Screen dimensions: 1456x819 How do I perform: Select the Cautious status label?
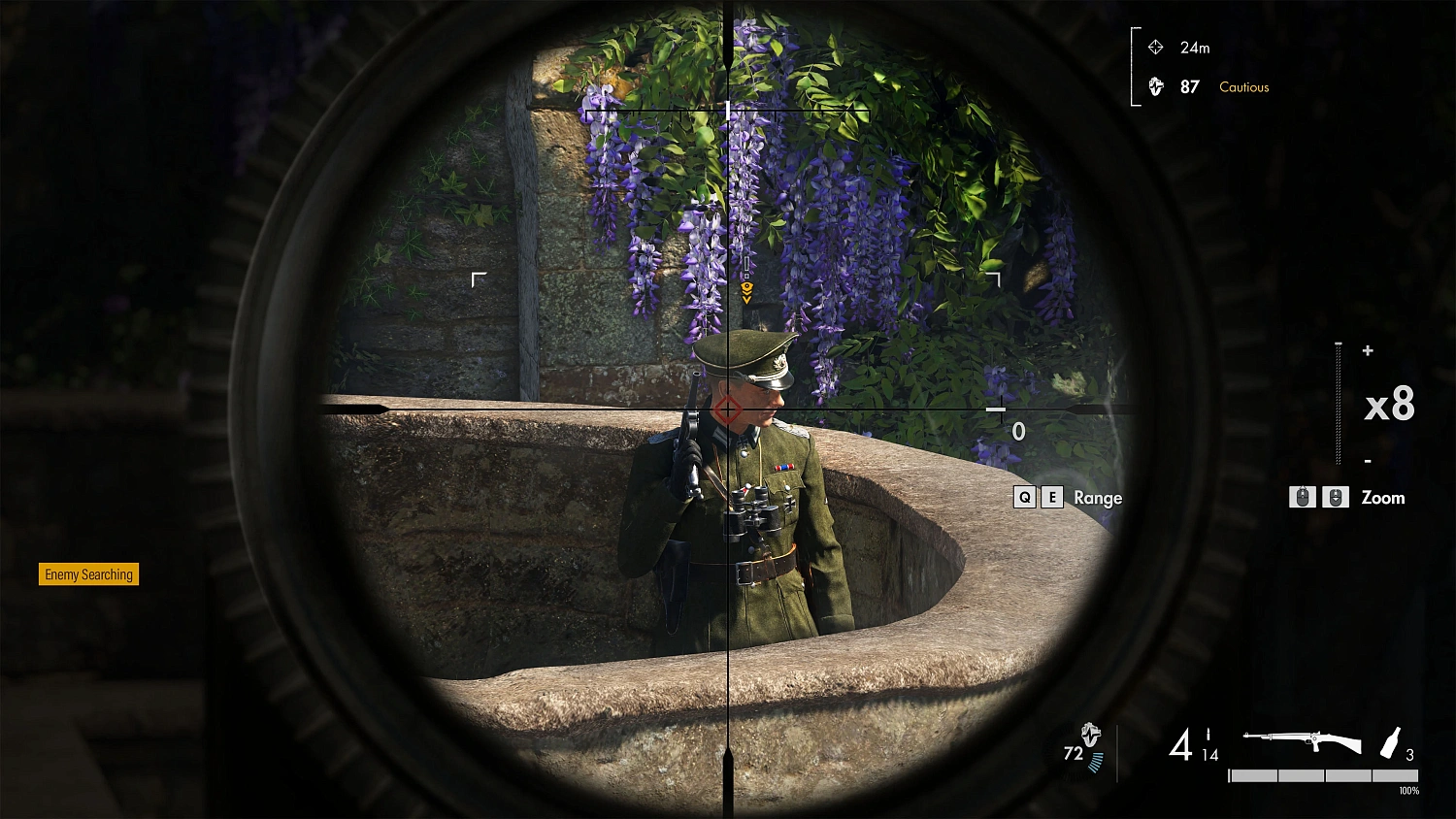pos(1243,86)
